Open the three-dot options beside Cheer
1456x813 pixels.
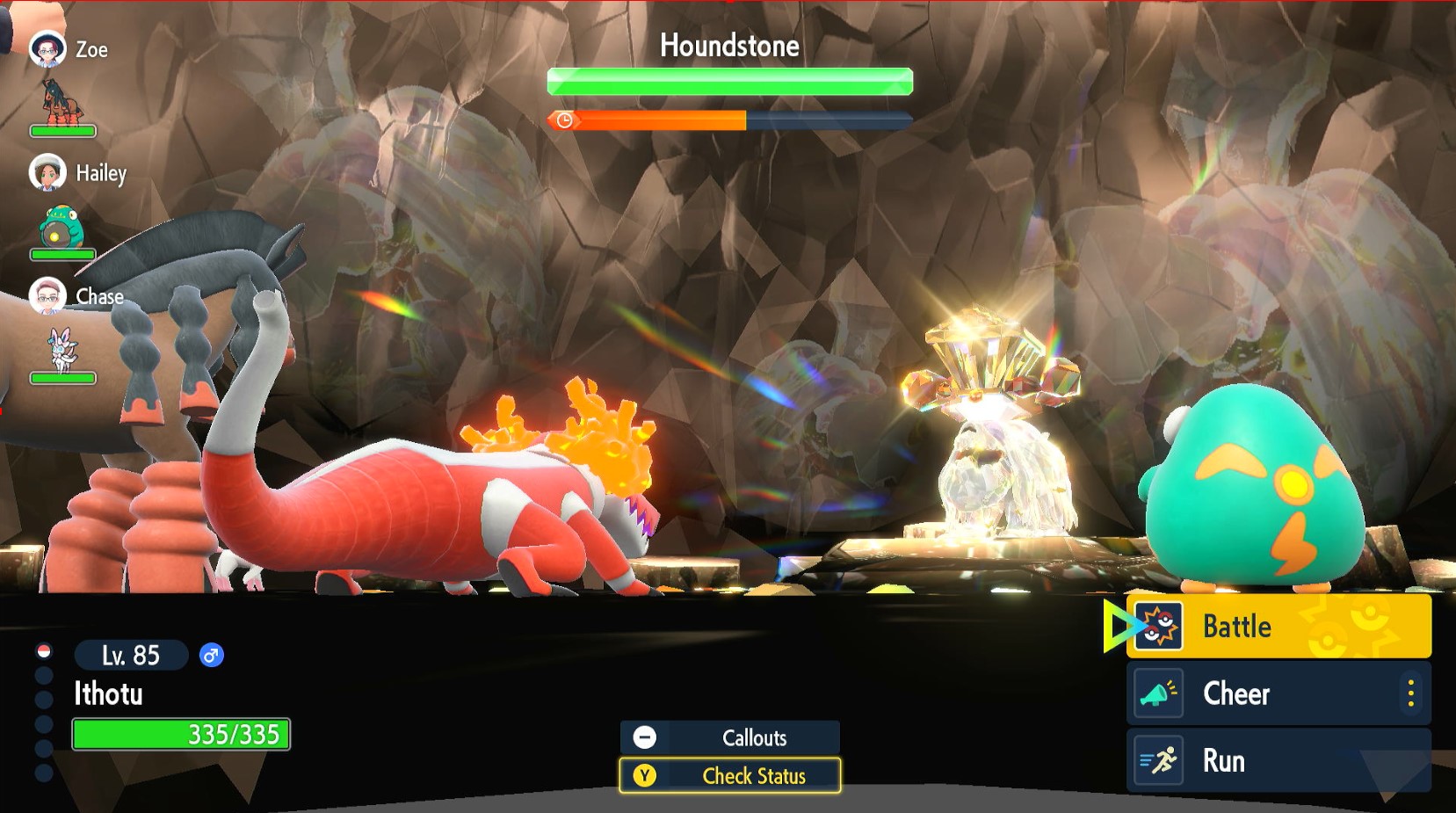pos(1410,693)
